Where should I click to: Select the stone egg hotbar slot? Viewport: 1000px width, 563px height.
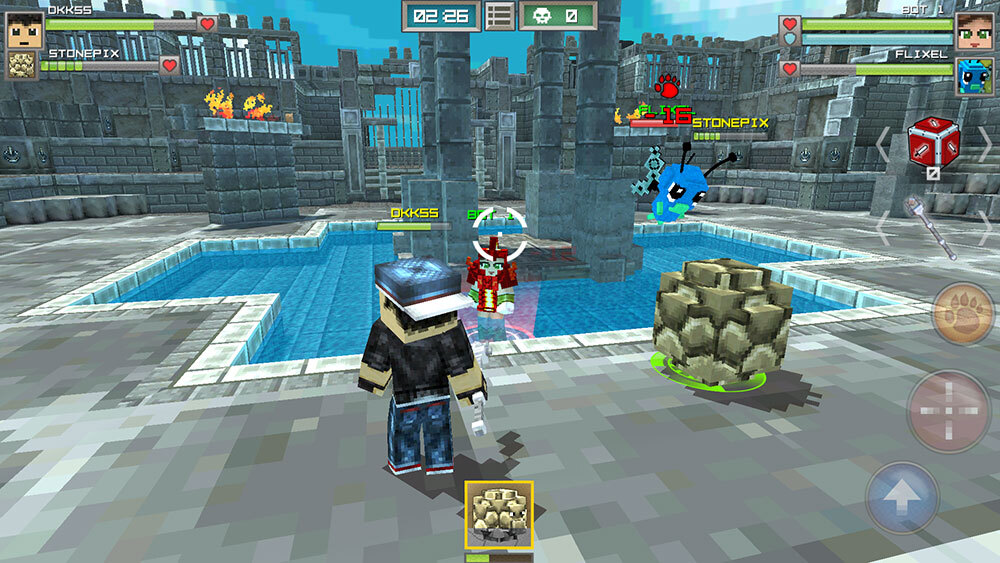(x=499, y=515)
